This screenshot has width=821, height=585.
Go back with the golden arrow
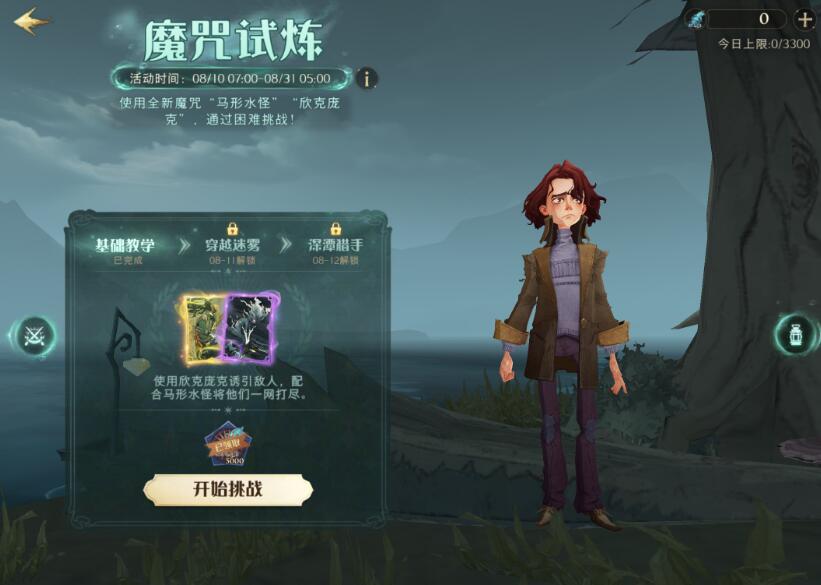pyautogui.click(x=30, y=21)
